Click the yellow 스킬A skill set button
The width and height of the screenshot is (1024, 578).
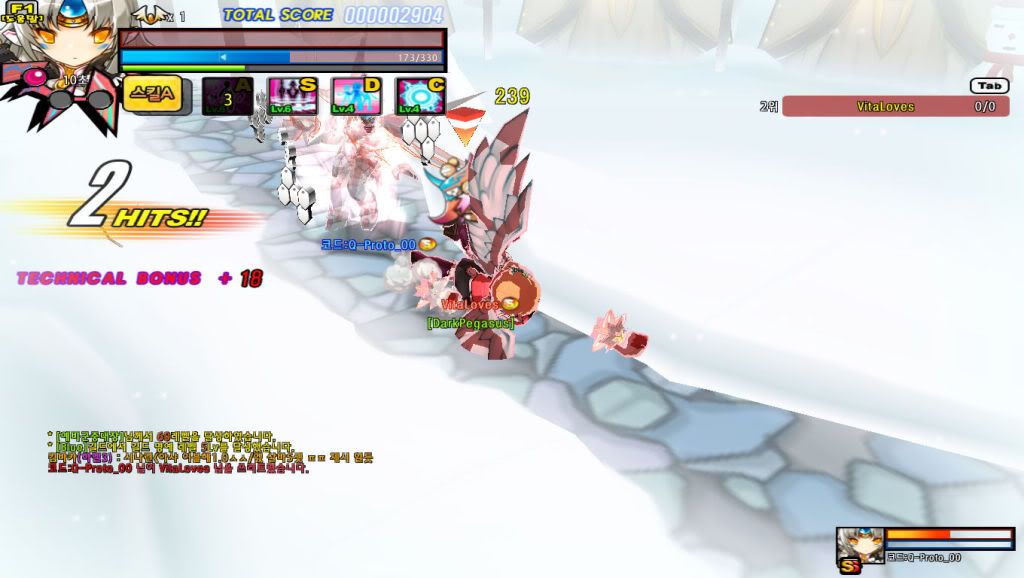click(152, 94)
